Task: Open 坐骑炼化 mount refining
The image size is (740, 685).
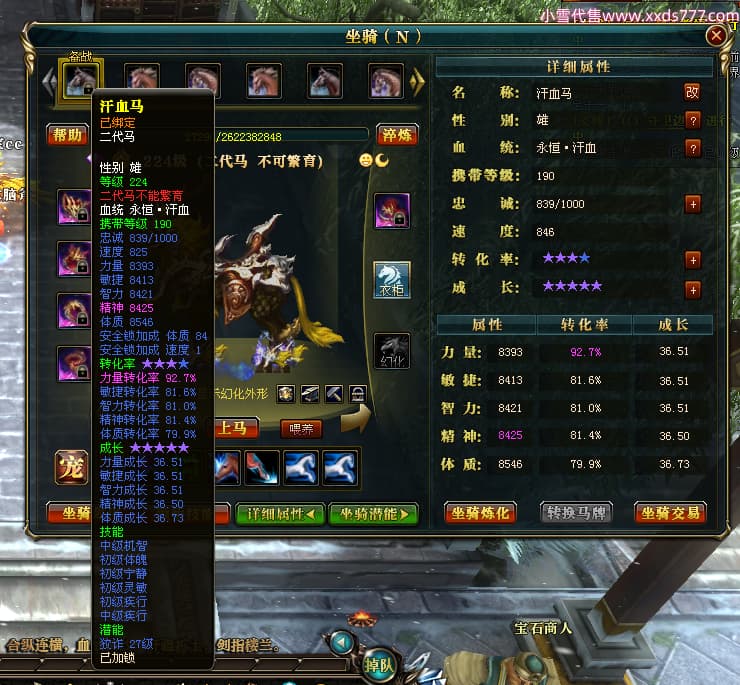Action: pyautogui.click(x=481, y=513)
